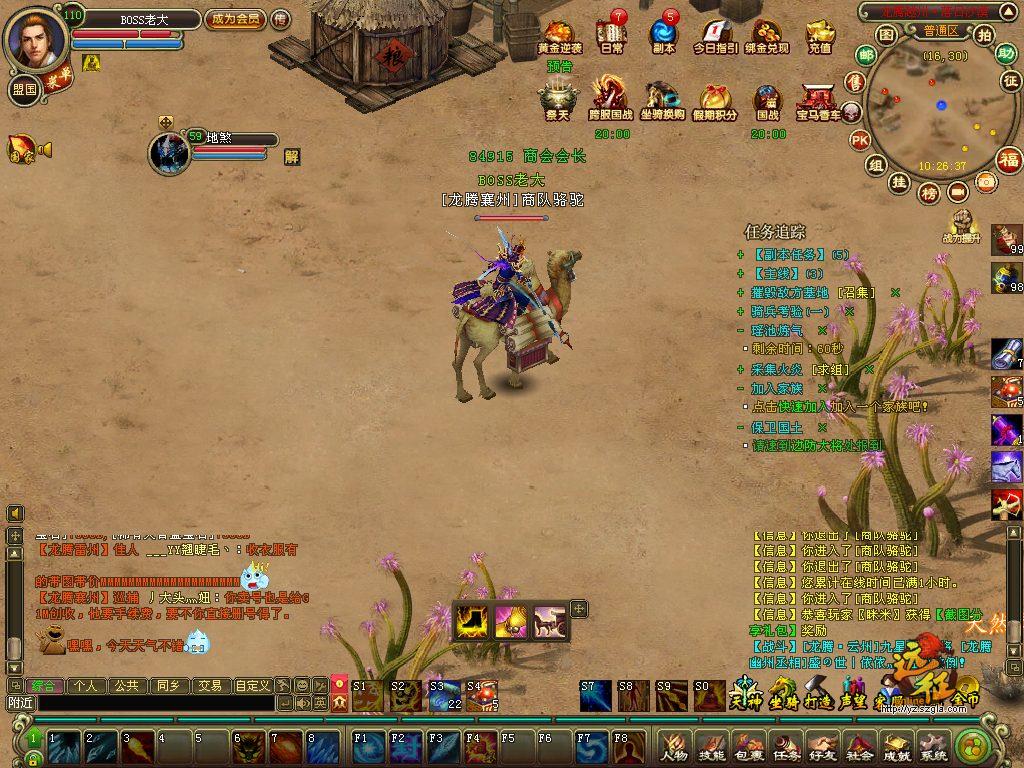Select the 个人 personal chat tab
1024x768 pixels.
click(x=87, y=686)
